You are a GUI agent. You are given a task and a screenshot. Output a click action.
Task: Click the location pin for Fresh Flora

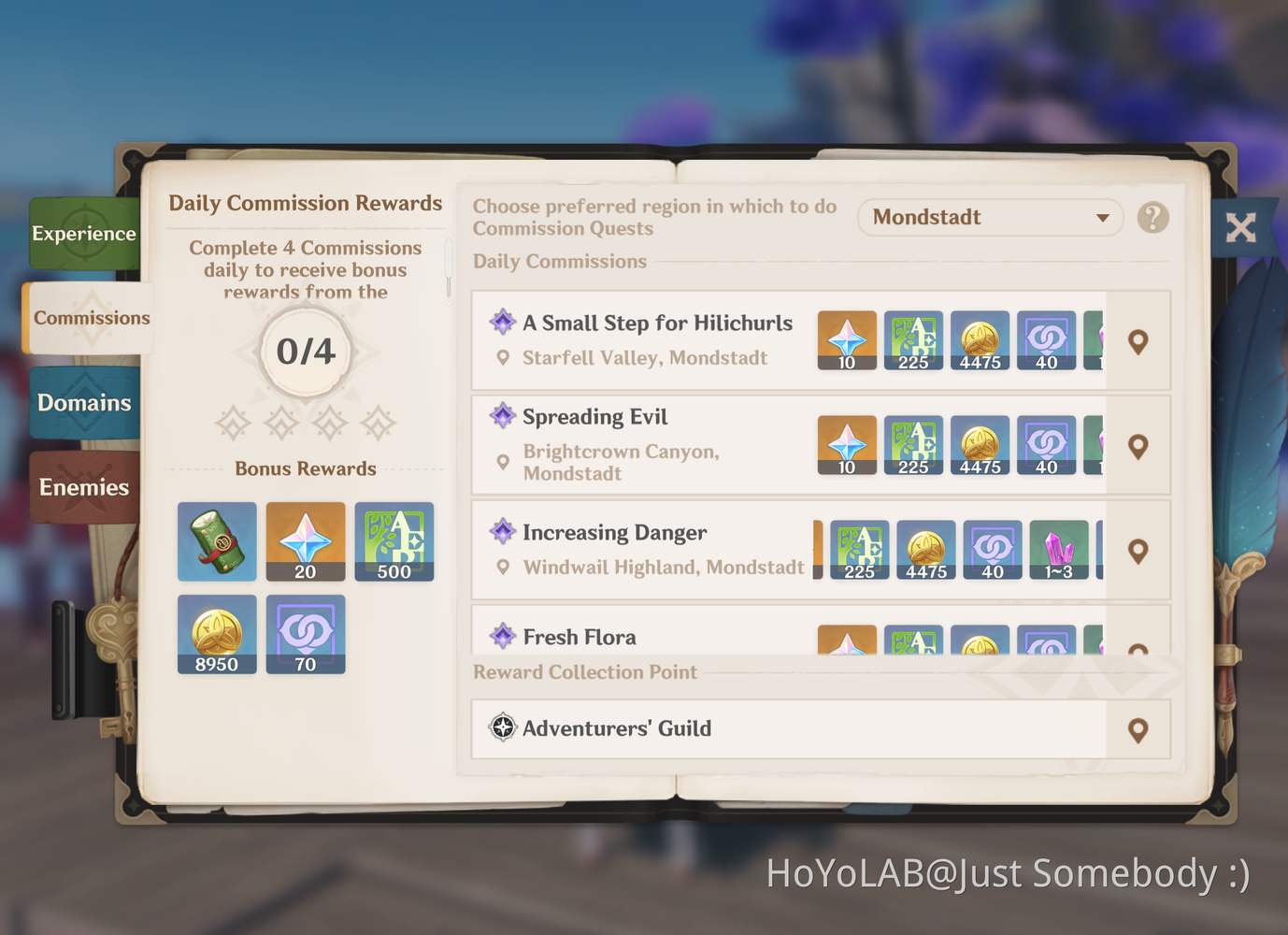coord(1138,644)
